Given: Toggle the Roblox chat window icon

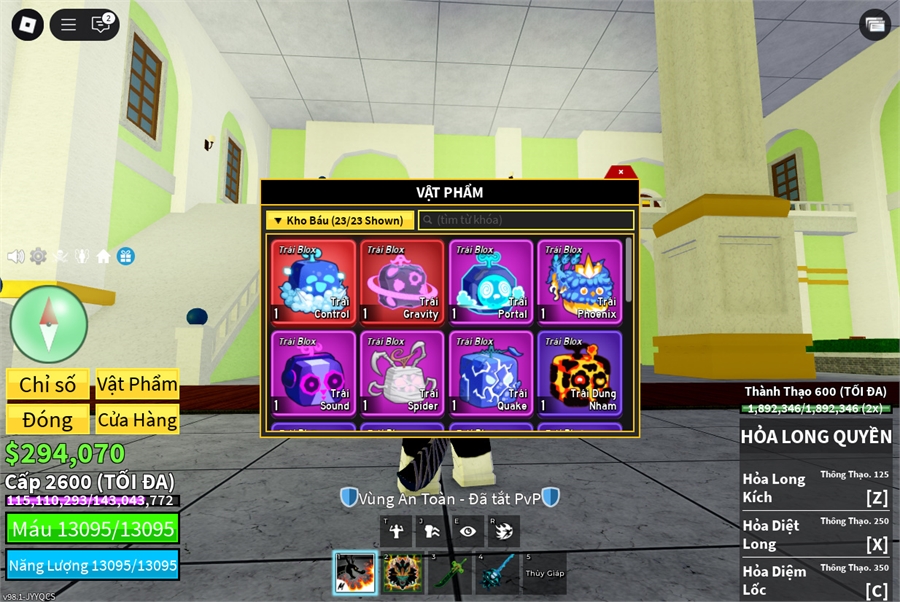Looking at the screenshot, I should pos(101,25).
